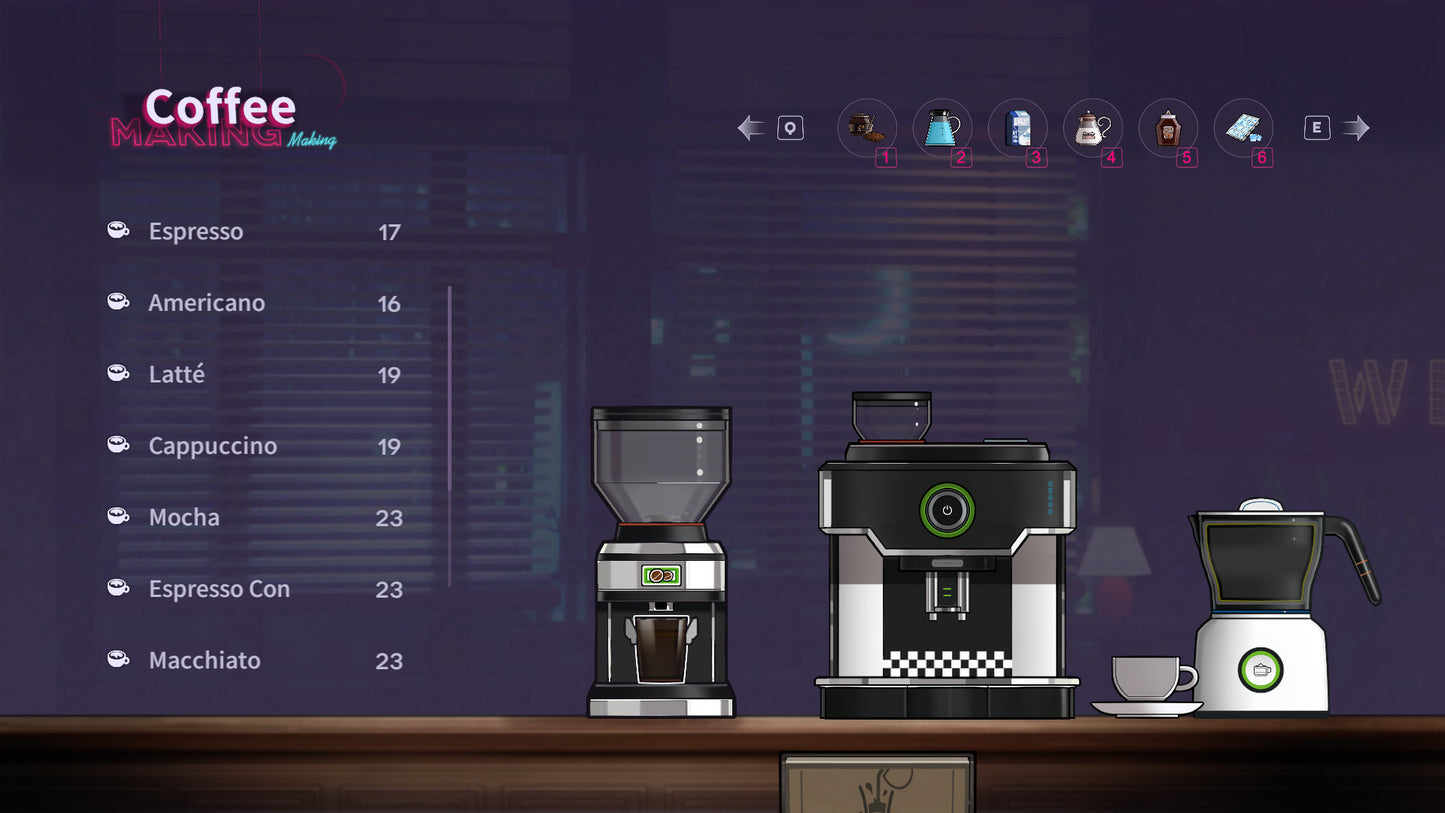Click the coffee cup icon beside Cappuccino

click(x=118, y=444)
